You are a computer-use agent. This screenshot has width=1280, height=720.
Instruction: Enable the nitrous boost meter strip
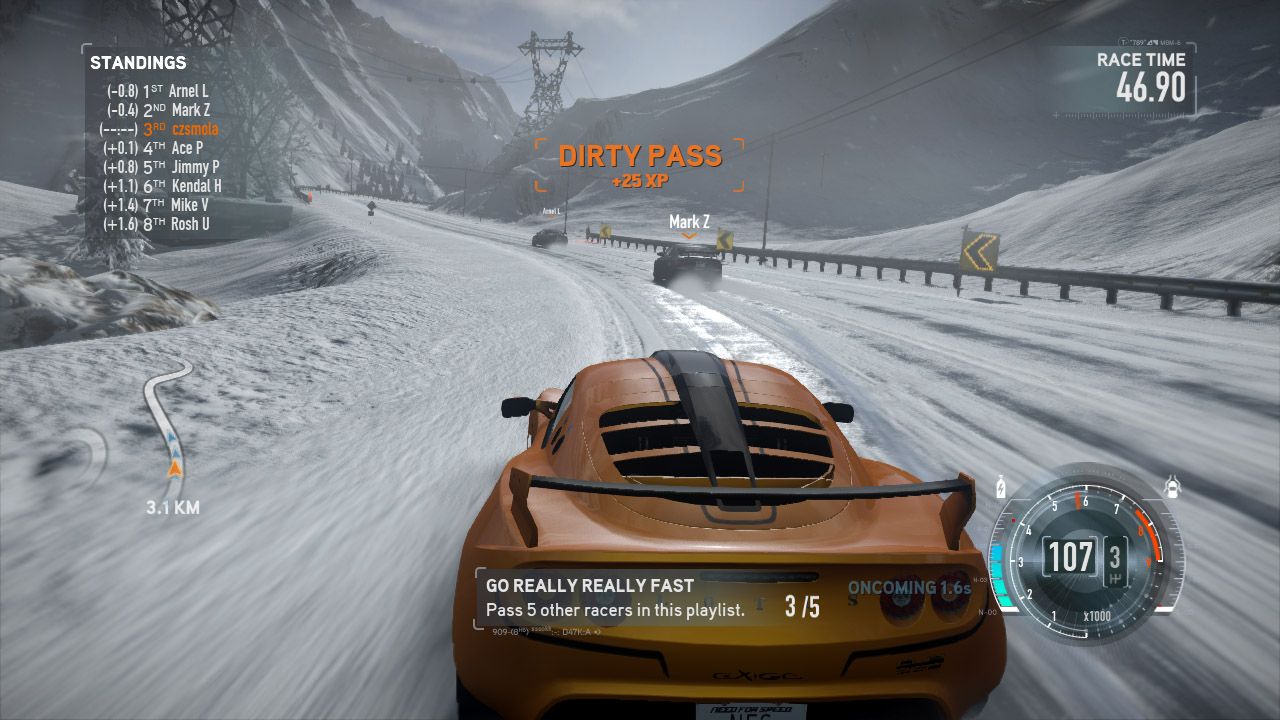[998, 573]
